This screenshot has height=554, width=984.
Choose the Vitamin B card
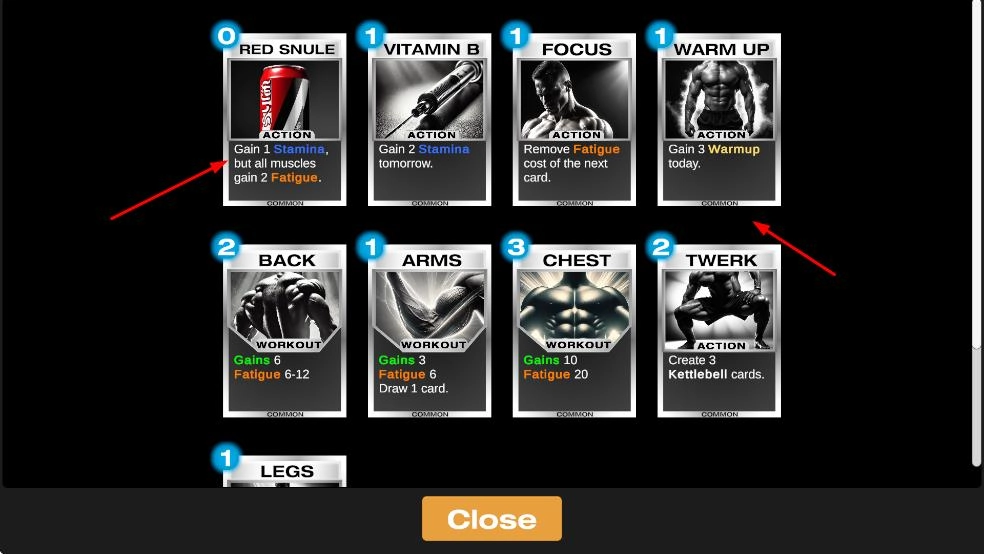[x=430, y=120]
